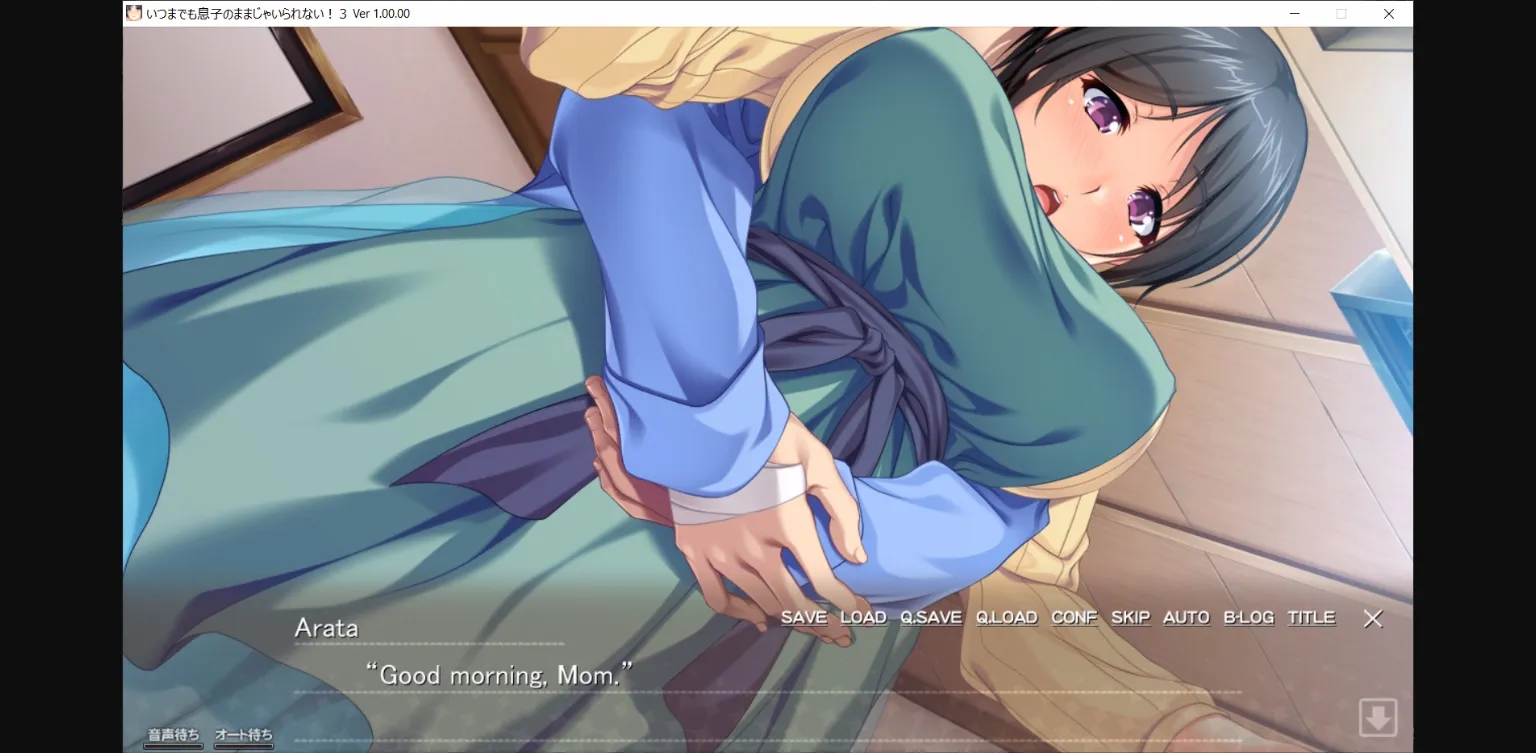Click Arata's name label above the dialogue
The height and width of the screenshot is (753, 1536).
click(327, 628)
